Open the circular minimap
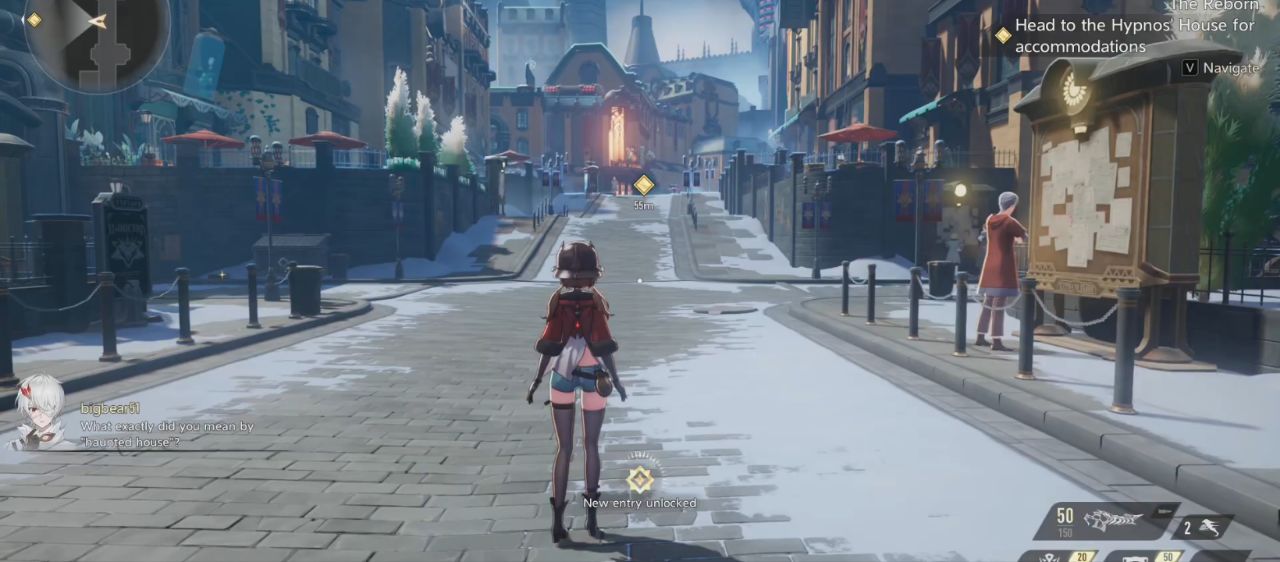Image resolution: width=1280 pixels, height=562 pixels. pos(95,40)
